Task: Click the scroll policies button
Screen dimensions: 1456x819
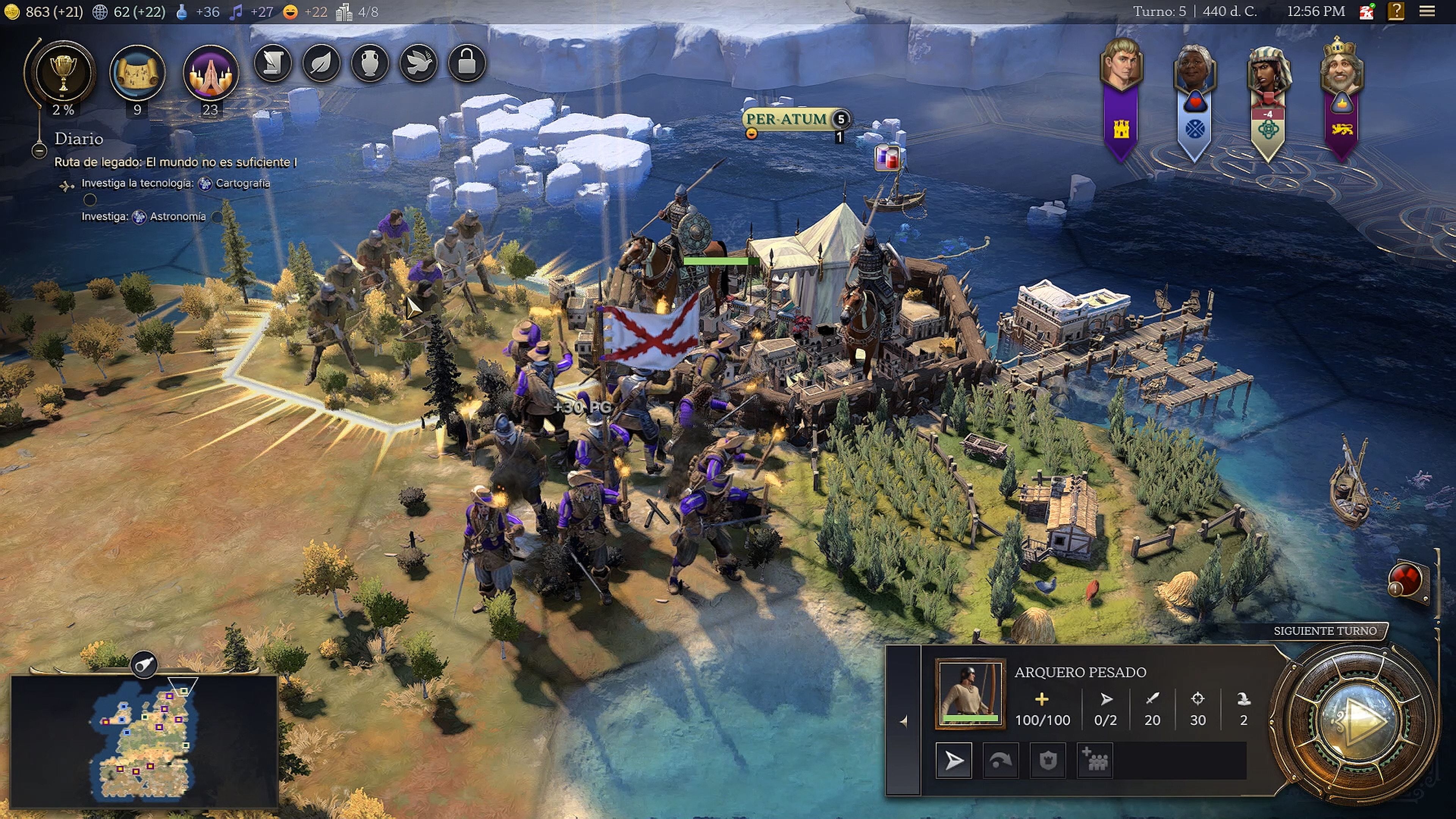Action: (x=273, y=63)
